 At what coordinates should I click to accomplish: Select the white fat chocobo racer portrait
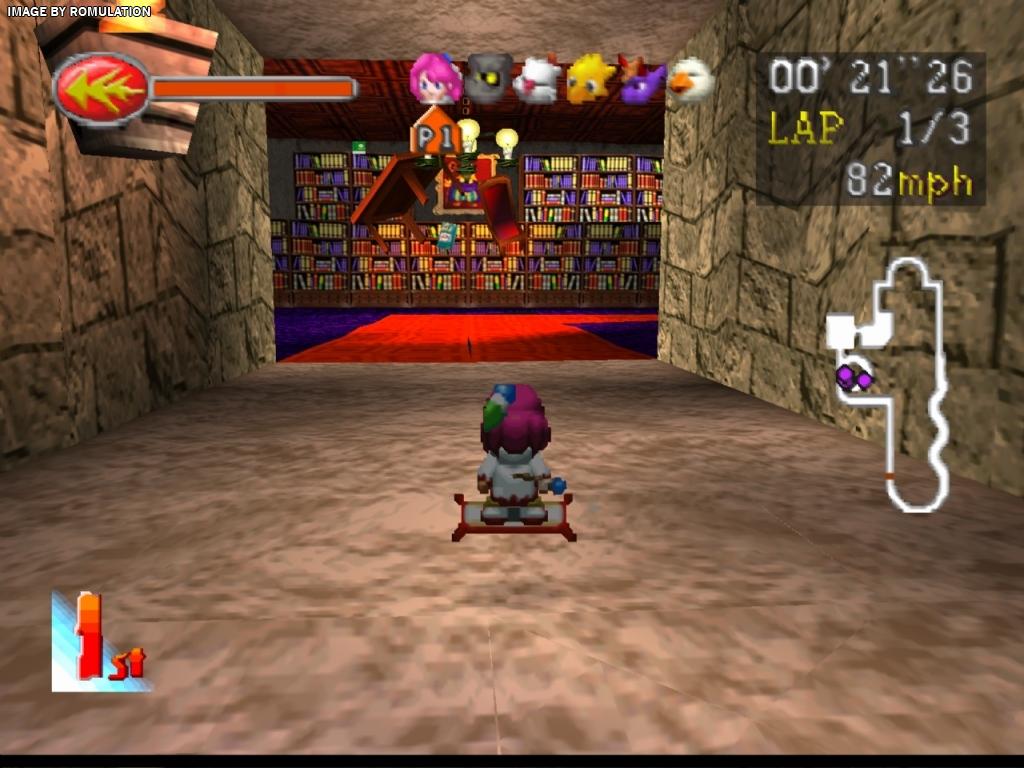690,80
